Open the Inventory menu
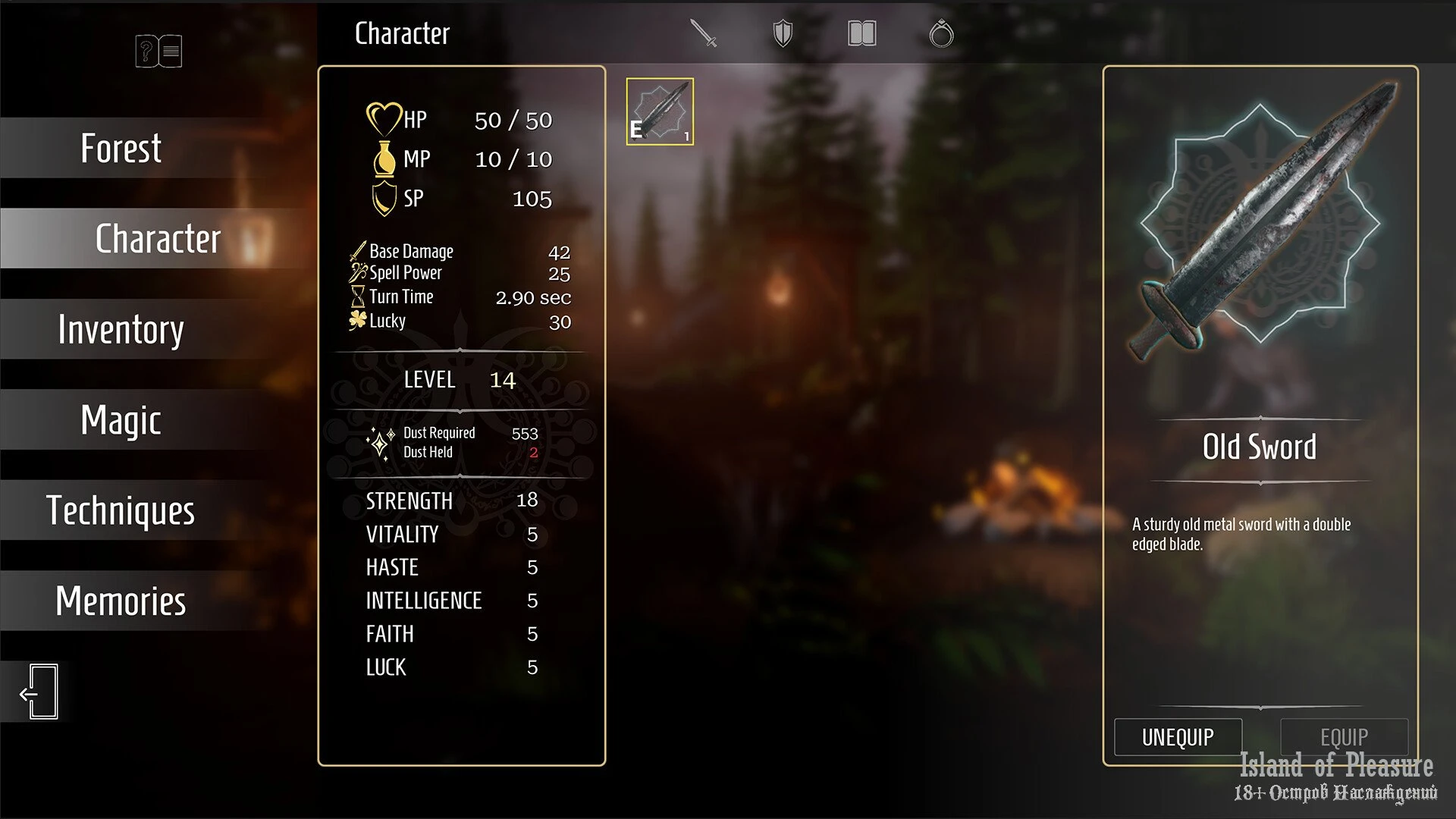The image size is (1456, 819). tap(121, 329)
